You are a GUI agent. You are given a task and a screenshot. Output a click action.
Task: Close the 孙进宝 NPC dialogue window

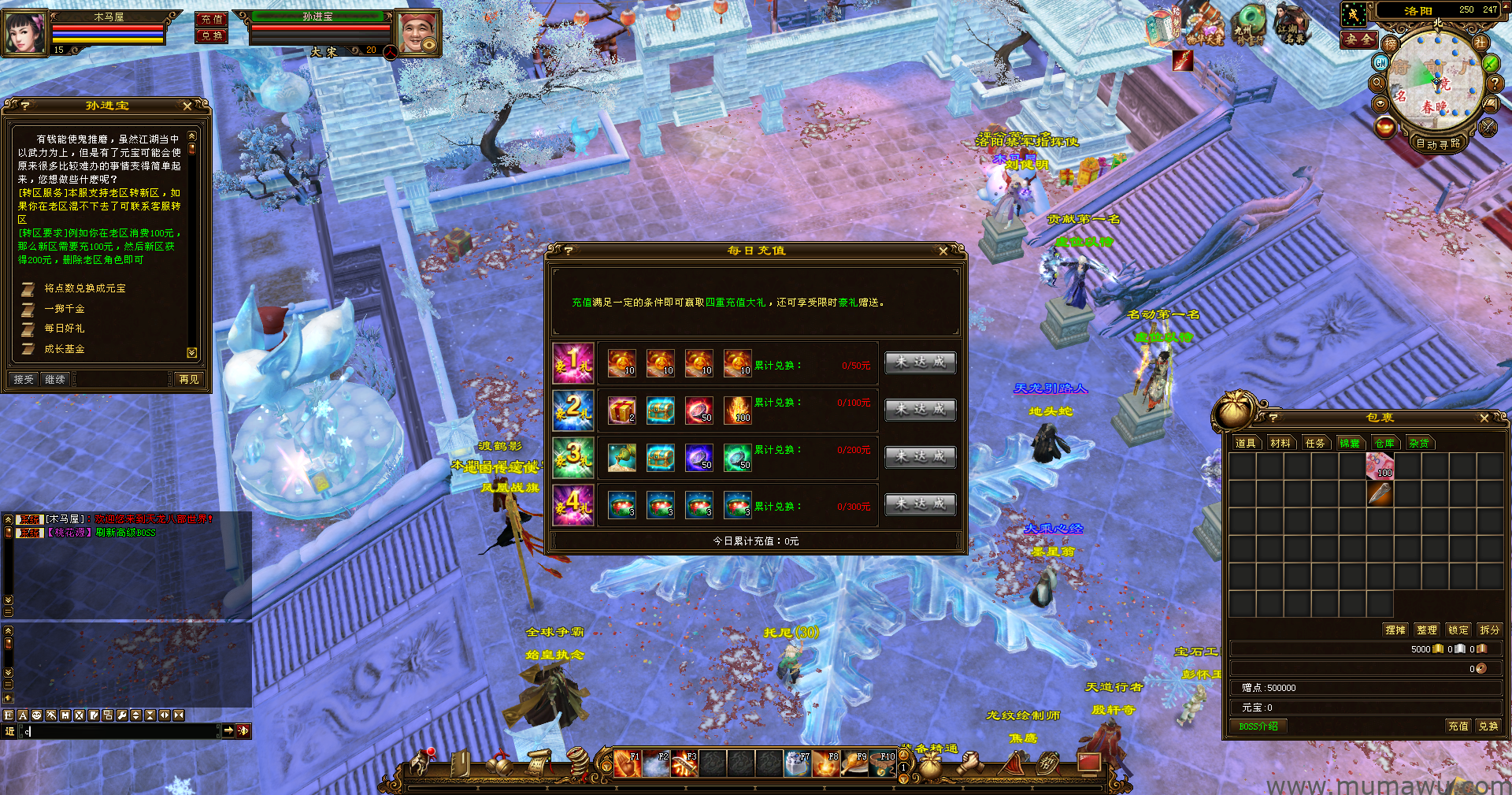[187, 106]
